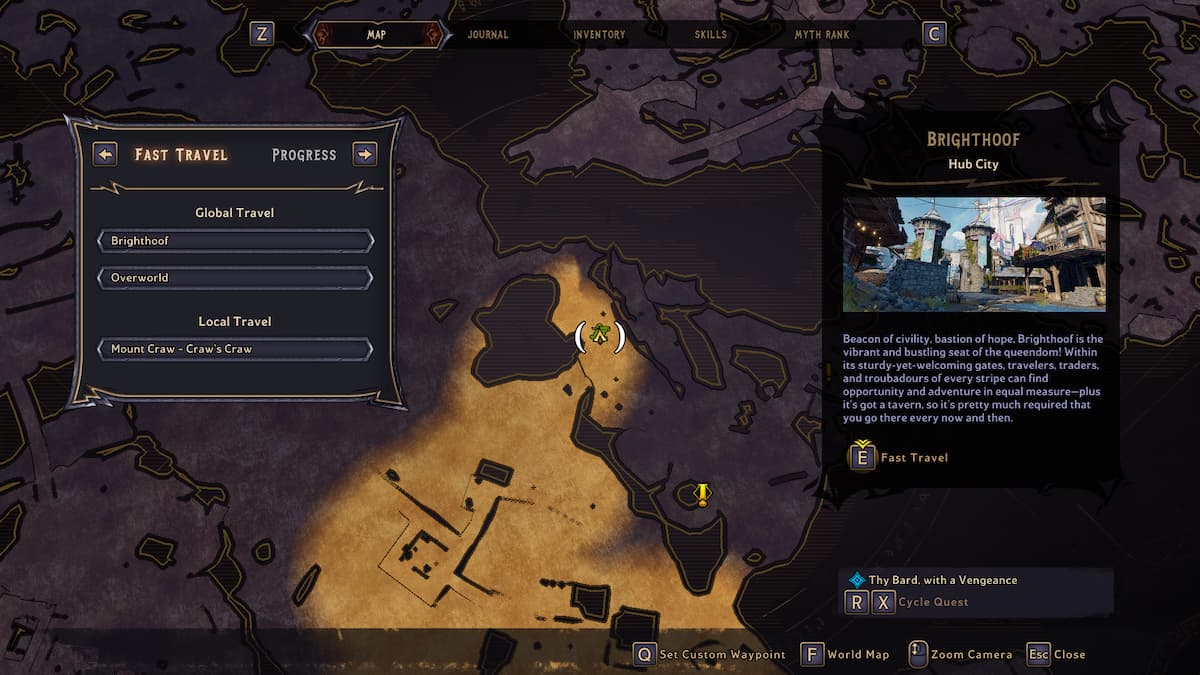Show the Skills tab
1200x675 pixels.
point(711,35)
